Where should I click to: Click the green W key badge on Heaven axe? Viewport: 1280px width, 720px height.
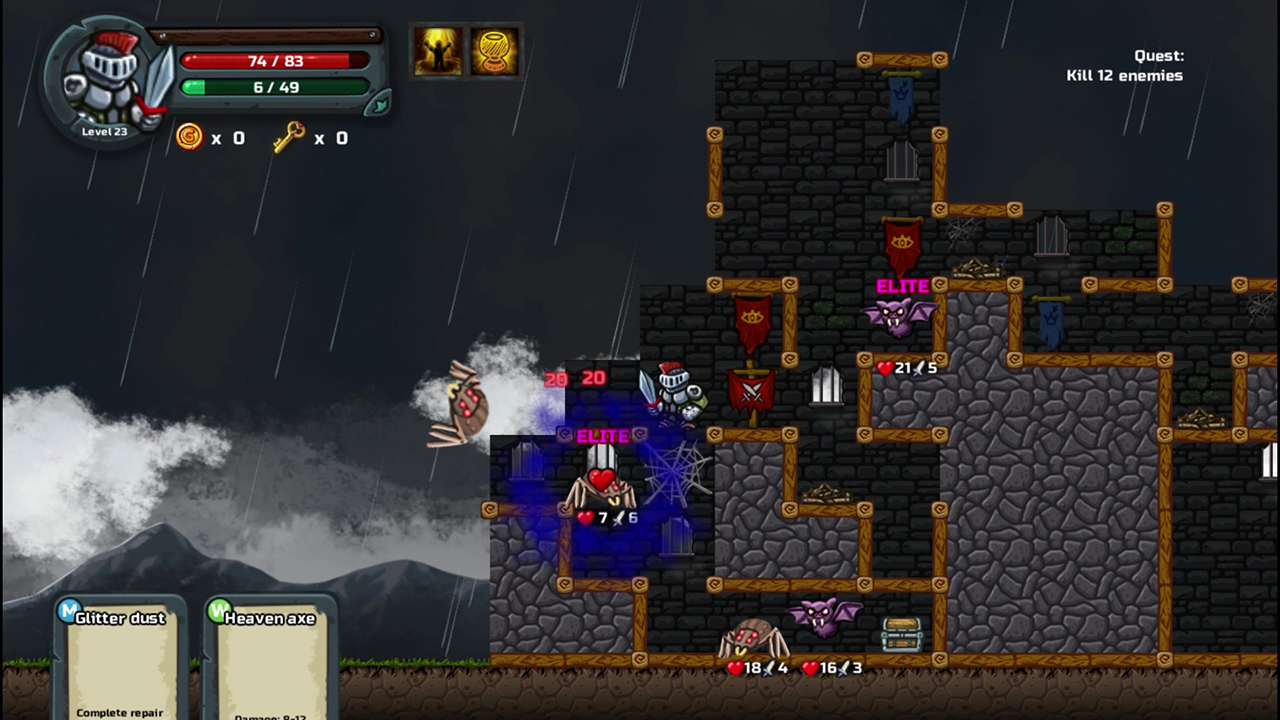(218, 612)
